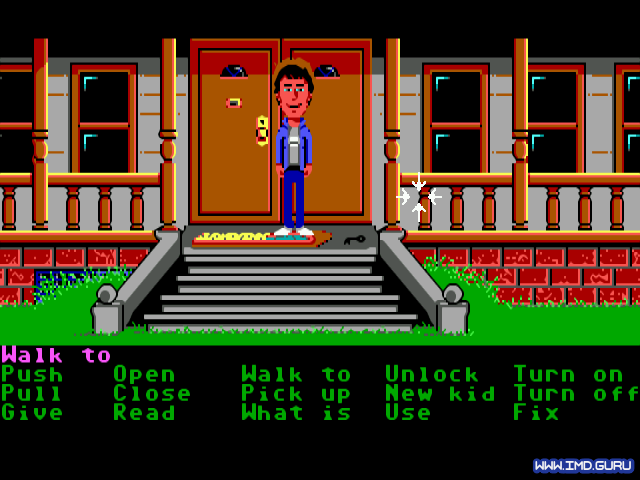Select the Turn on verb

point(568,375)
